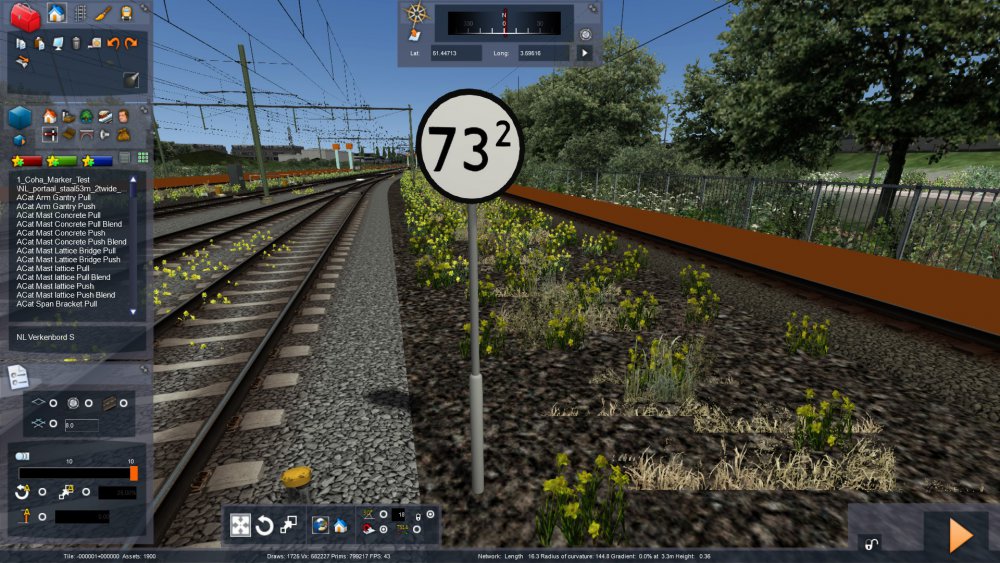Click the orange play button
The image size is (1000, 563).
(x=960, y=536)
